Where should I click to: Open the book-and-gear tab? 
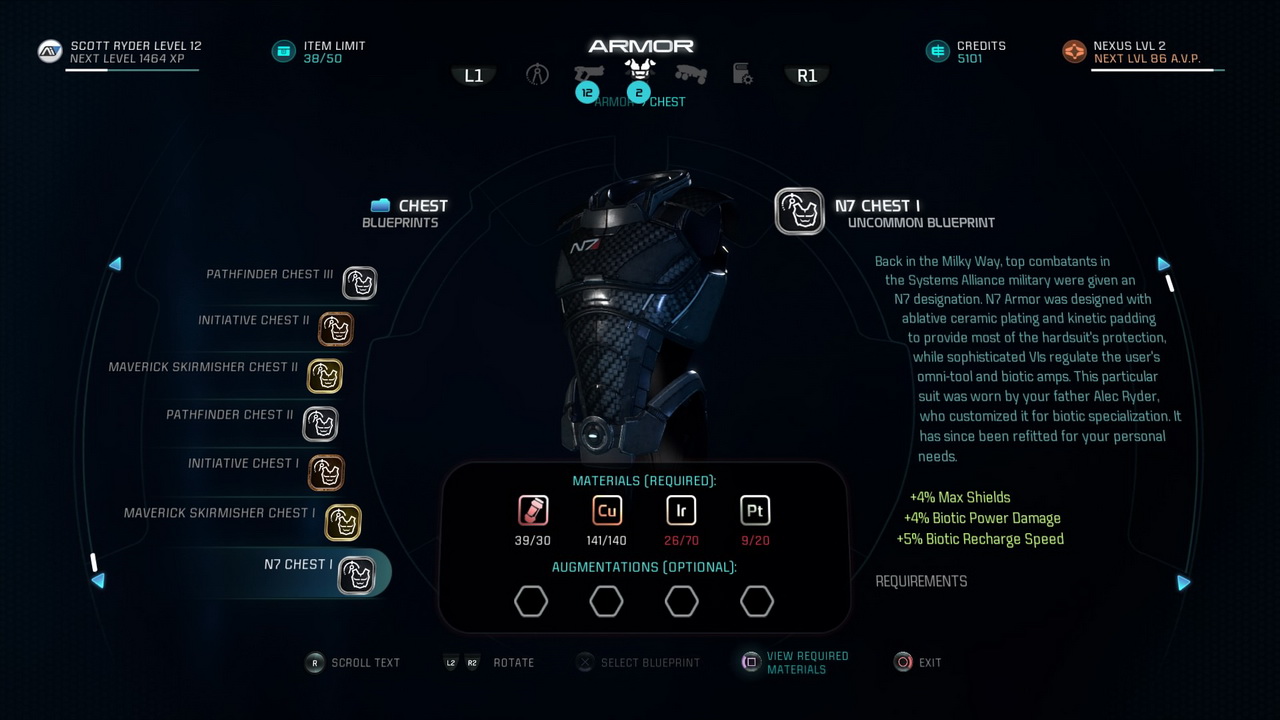743,74
